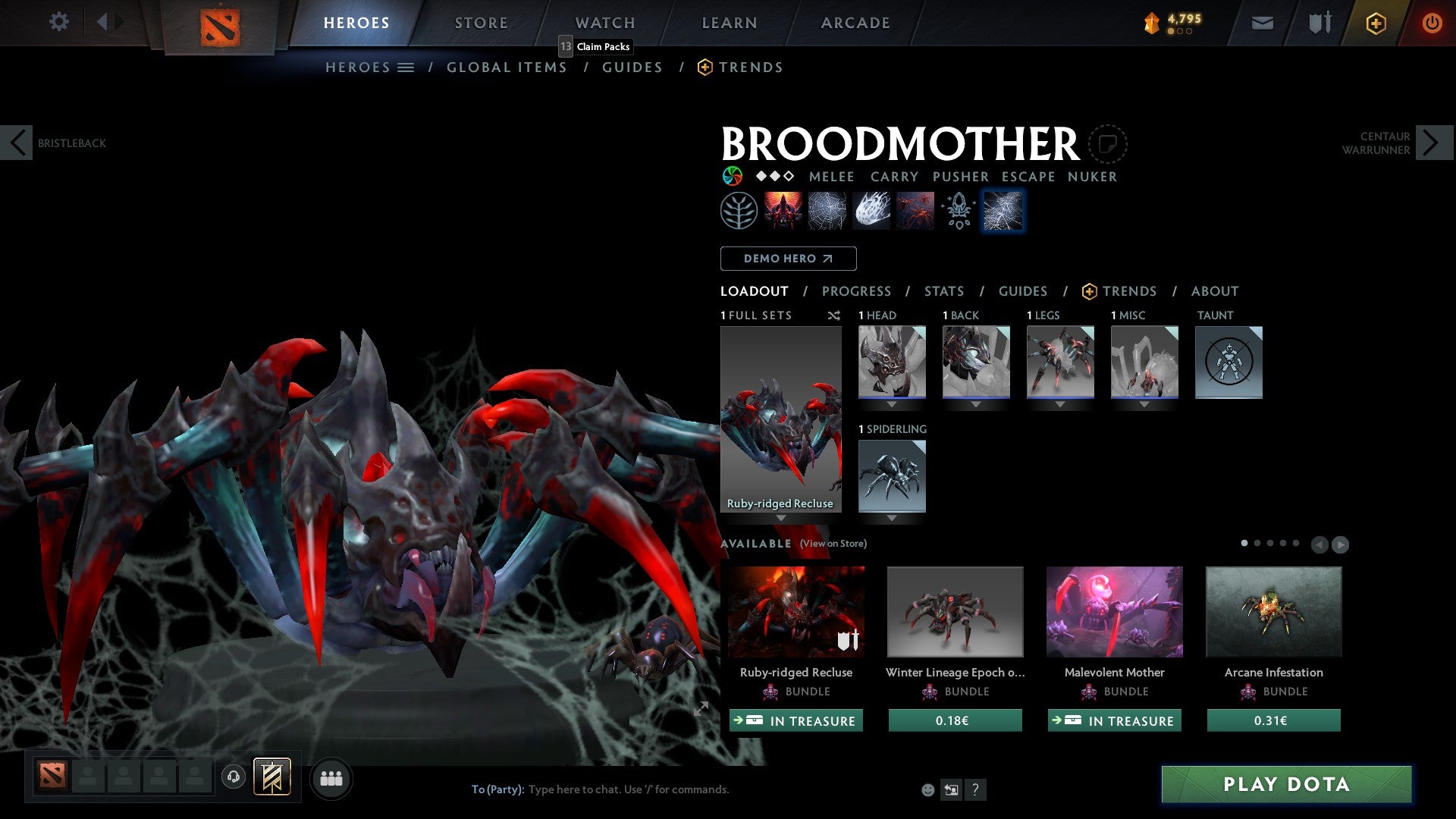The width and height of the screenshot is (1456, 819).
Task: Select the Silken Bola ability icon
Action: [871, 210]
